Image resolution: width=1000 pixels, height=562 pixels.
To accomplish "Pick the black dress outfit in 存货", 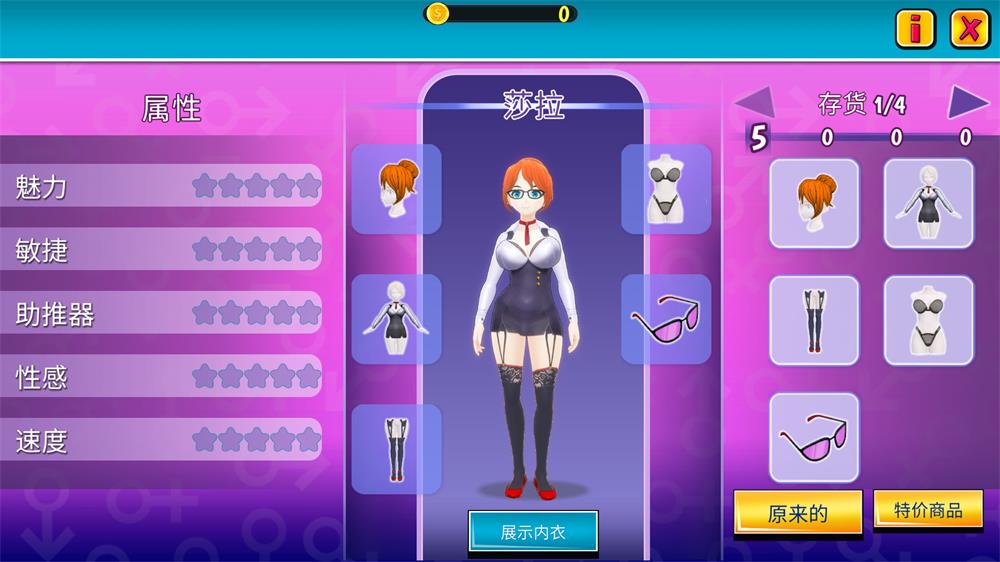I will 928,203.
